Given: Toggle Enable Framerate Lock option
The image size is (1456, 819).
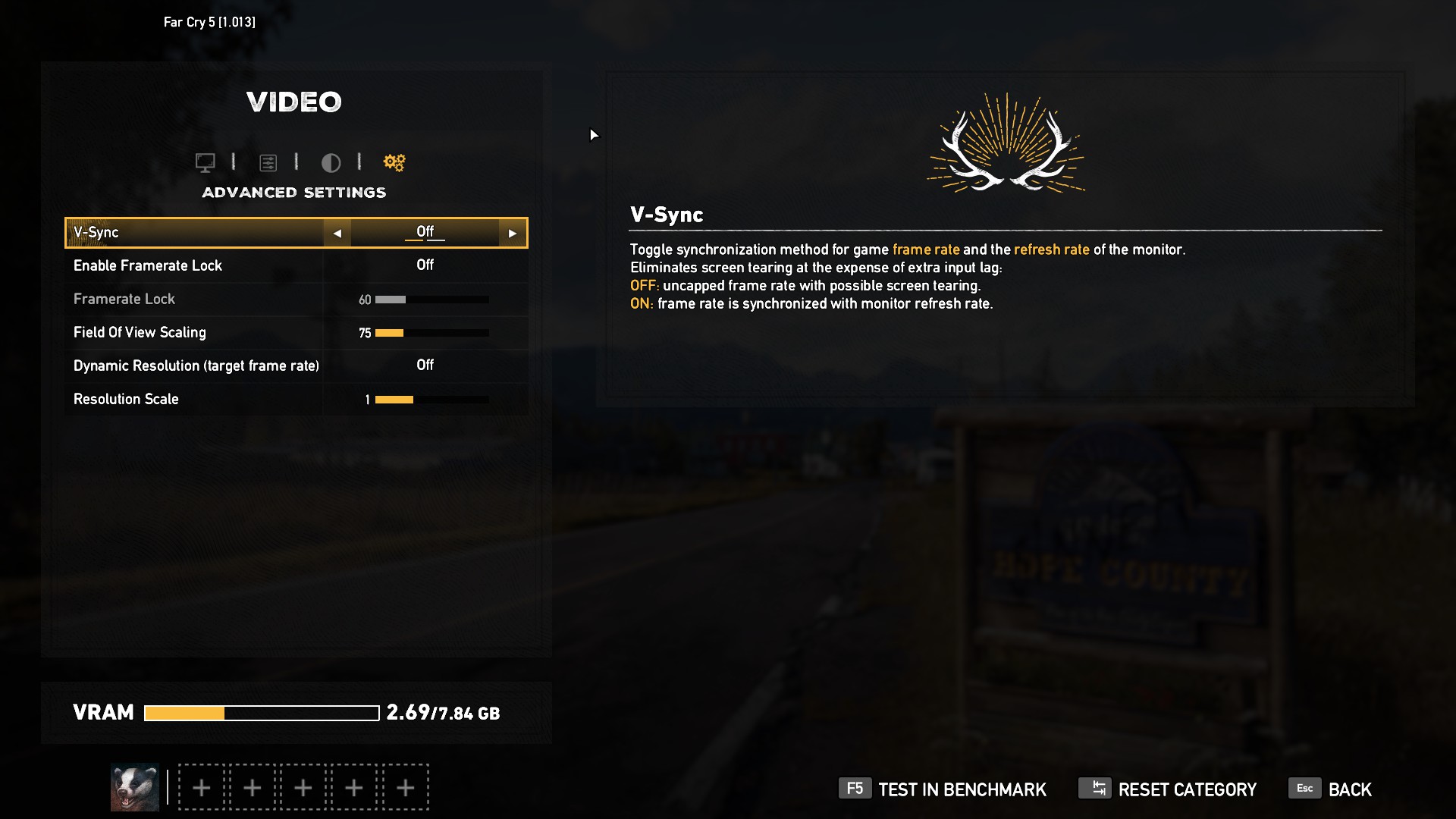Looking at the screenshot, I should click(x=425, y=265).
